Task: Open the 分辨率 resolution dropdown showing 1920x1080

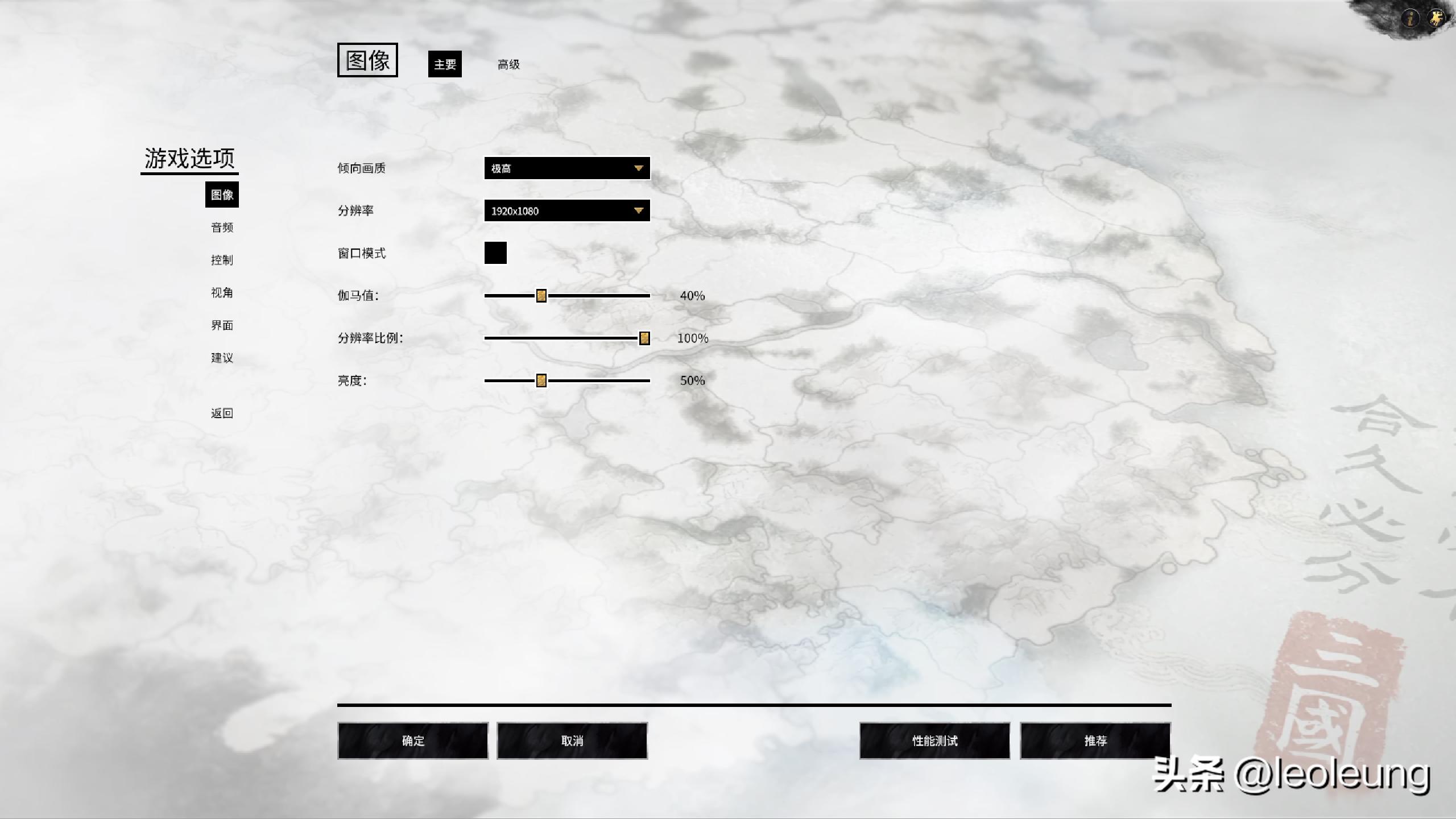Action: [566, 210]
